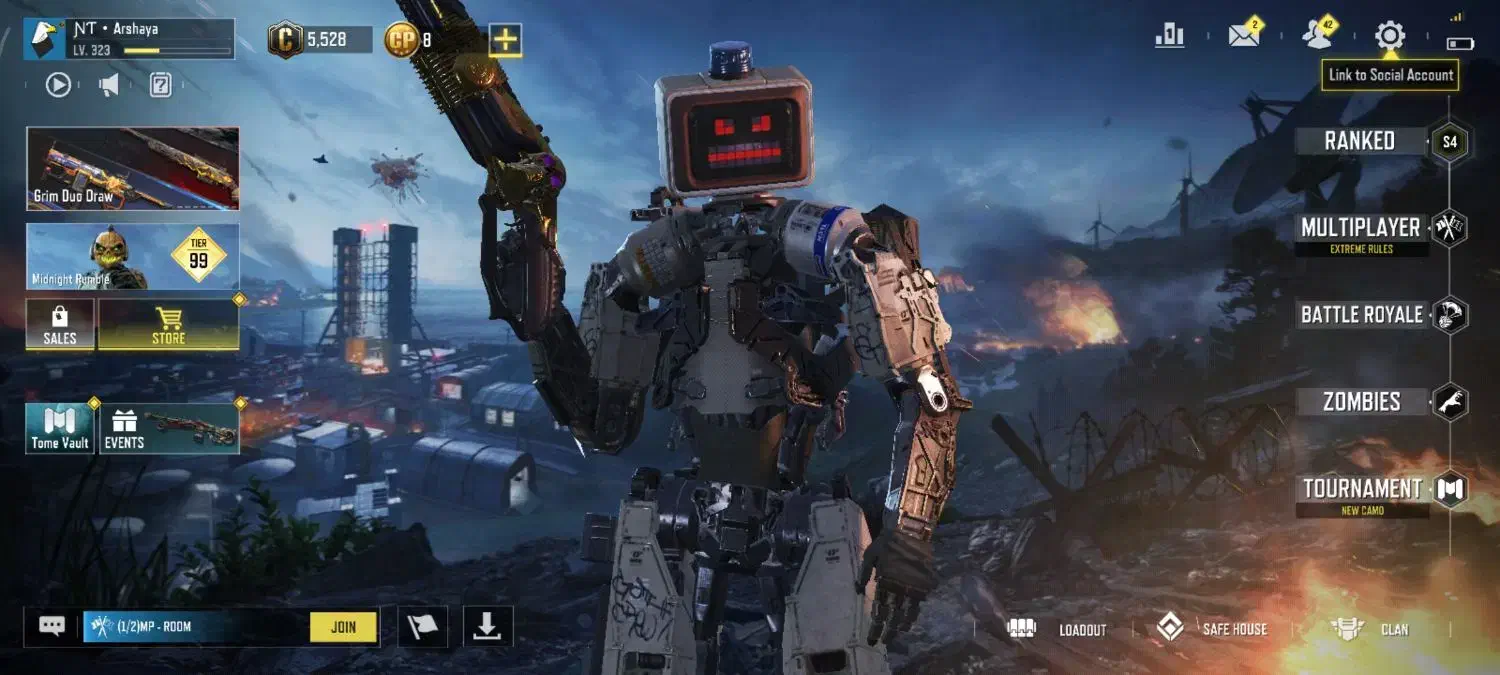Join the MP room
The height and width of the screenshot is (675, 1500).
[343, 627]
